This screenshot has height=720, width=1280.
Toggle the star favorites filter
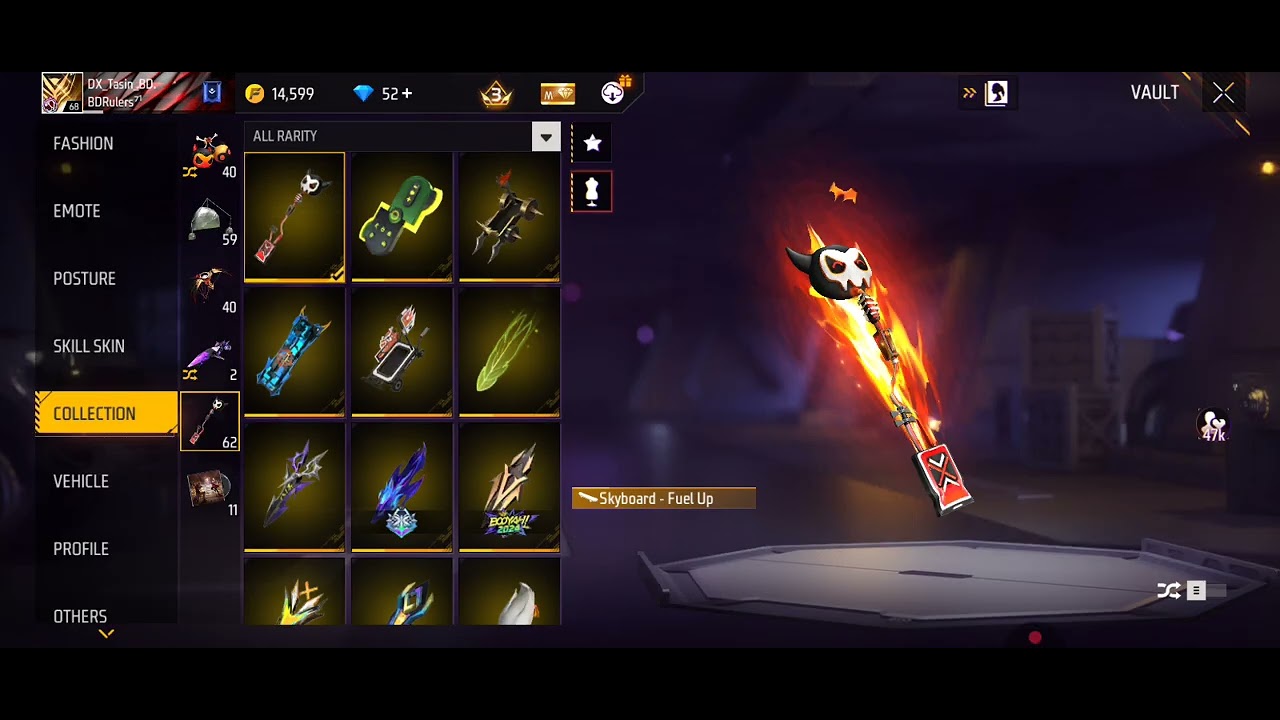[x=592, y=143]
